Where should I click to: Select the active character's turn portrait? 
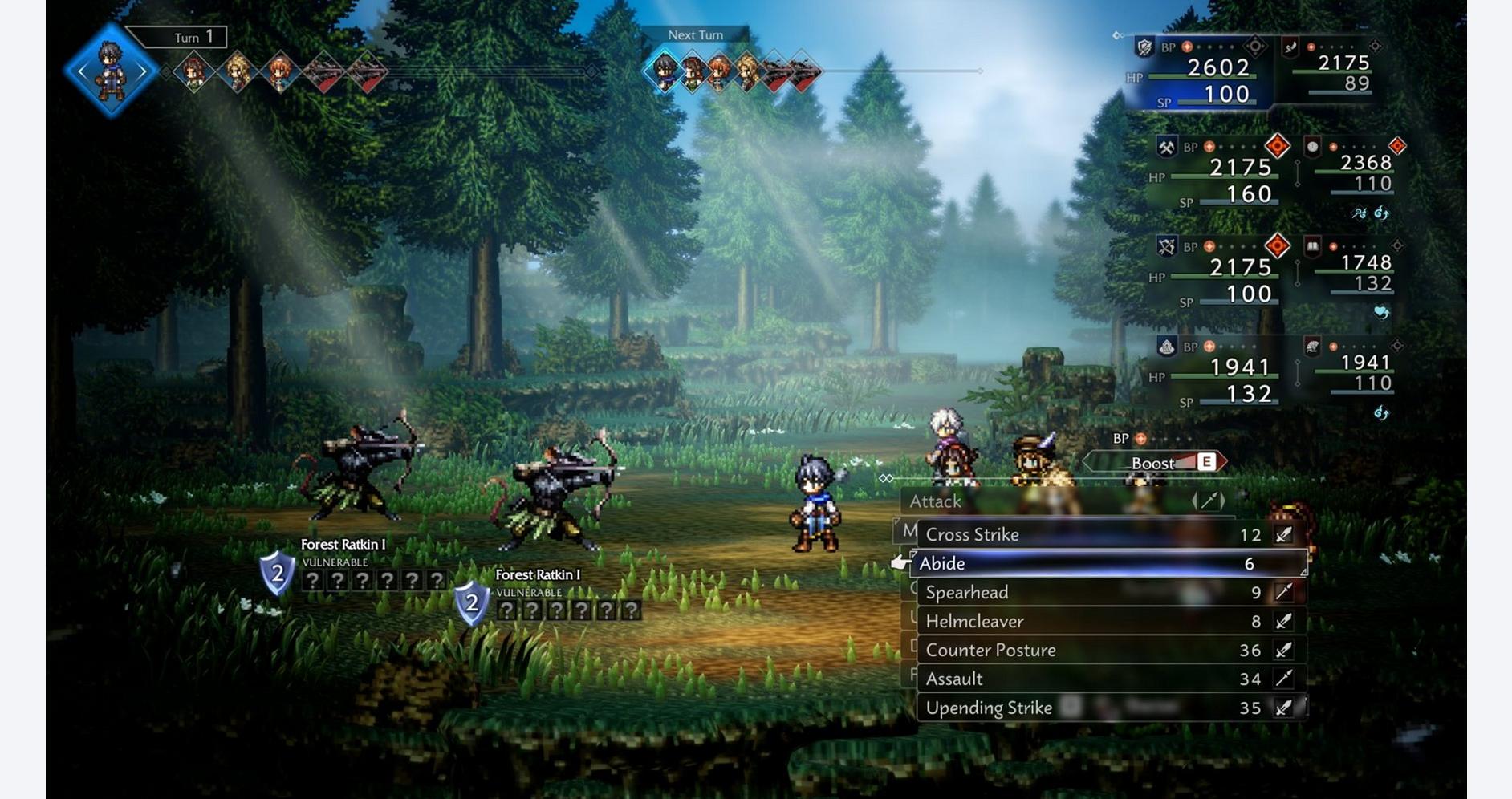(x=111, y=71)
